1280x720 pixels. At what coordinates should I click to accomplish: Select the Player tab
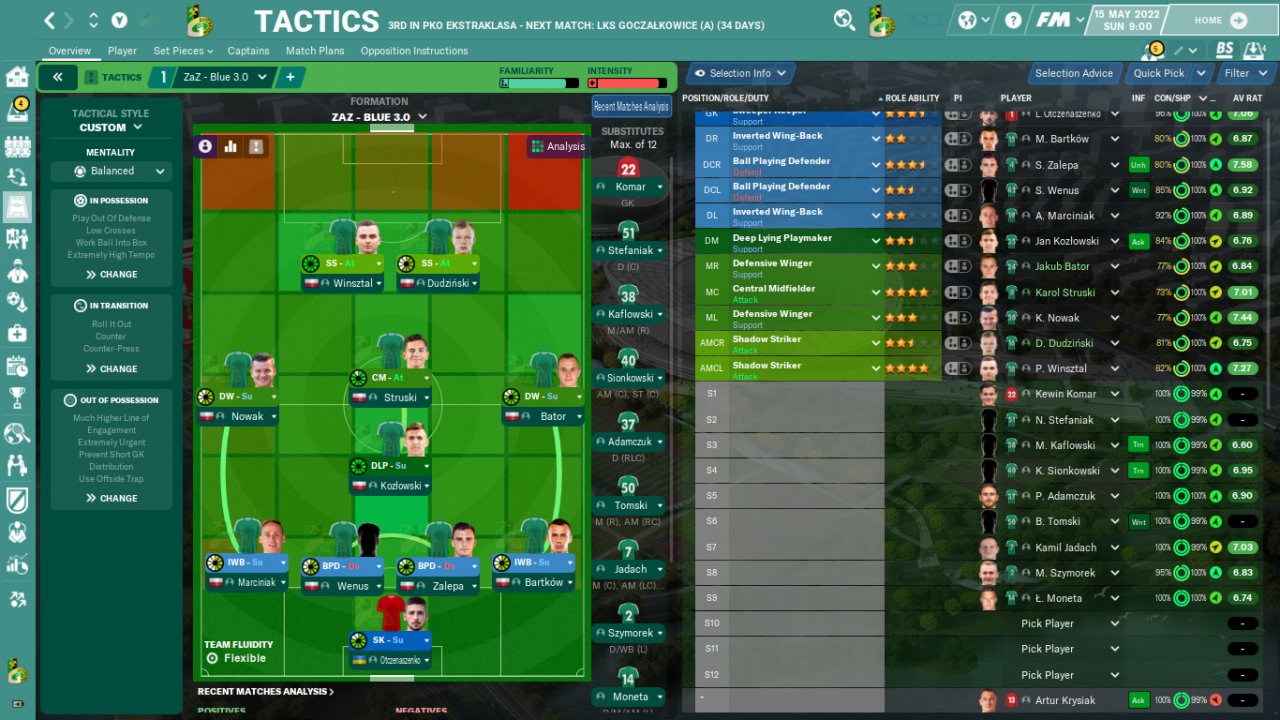122,51
